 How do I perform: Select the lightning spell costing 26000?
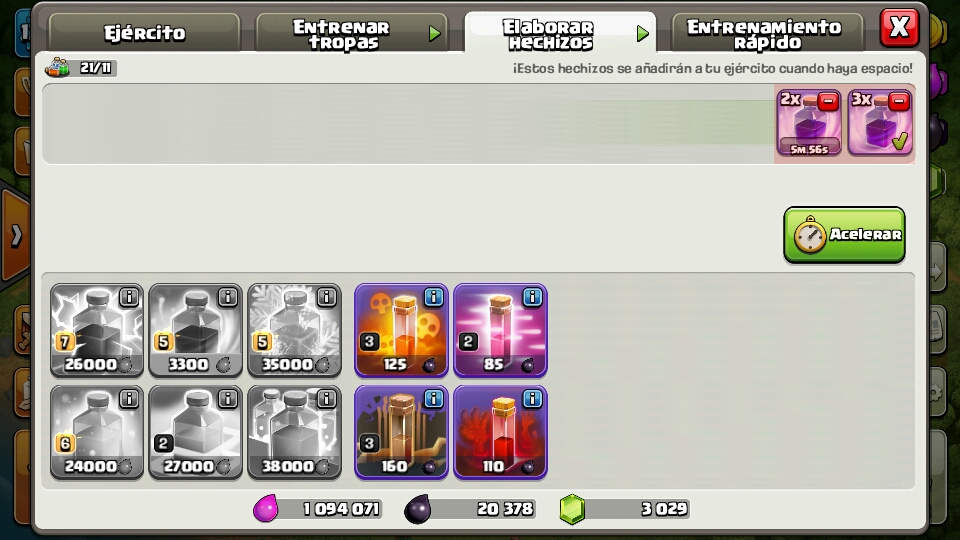pos(97,330)
